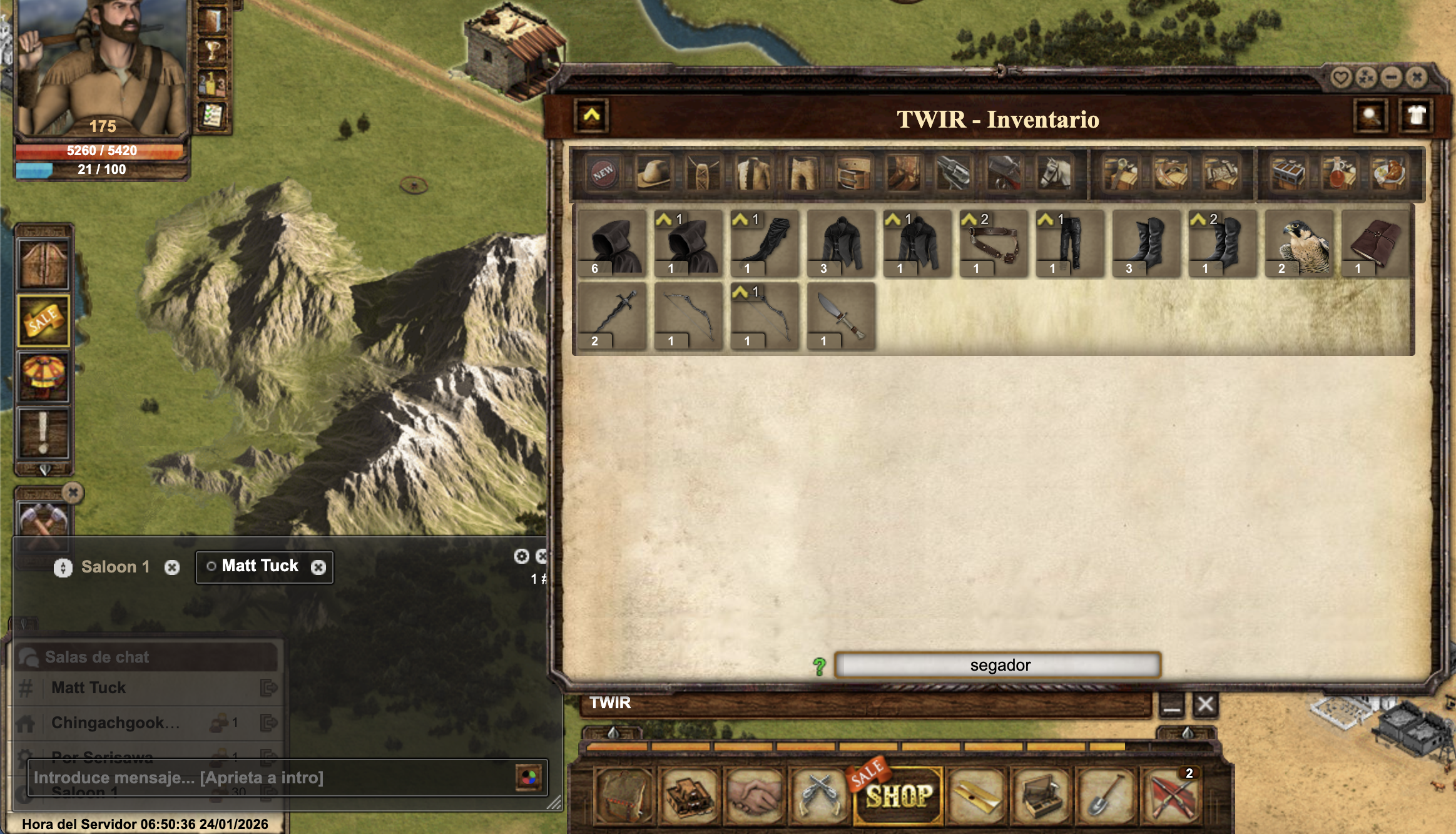Click the green search help icon
This screenshot has height=834, width=1456.
coord(819,666)
